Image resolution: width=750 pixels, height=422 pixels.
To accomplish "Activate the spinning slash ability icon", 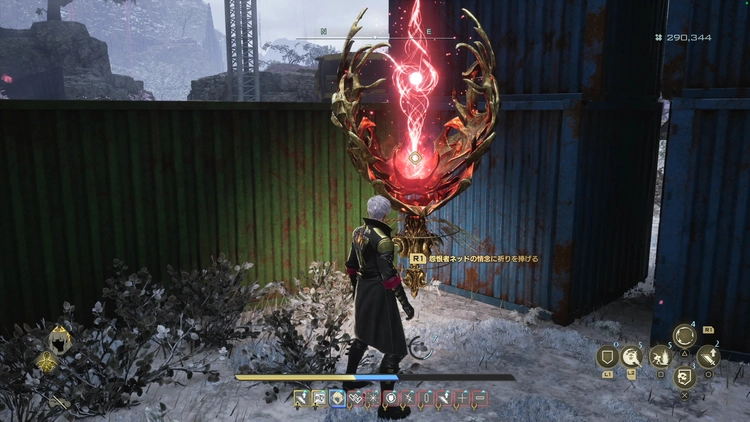I will click(632, 356).
